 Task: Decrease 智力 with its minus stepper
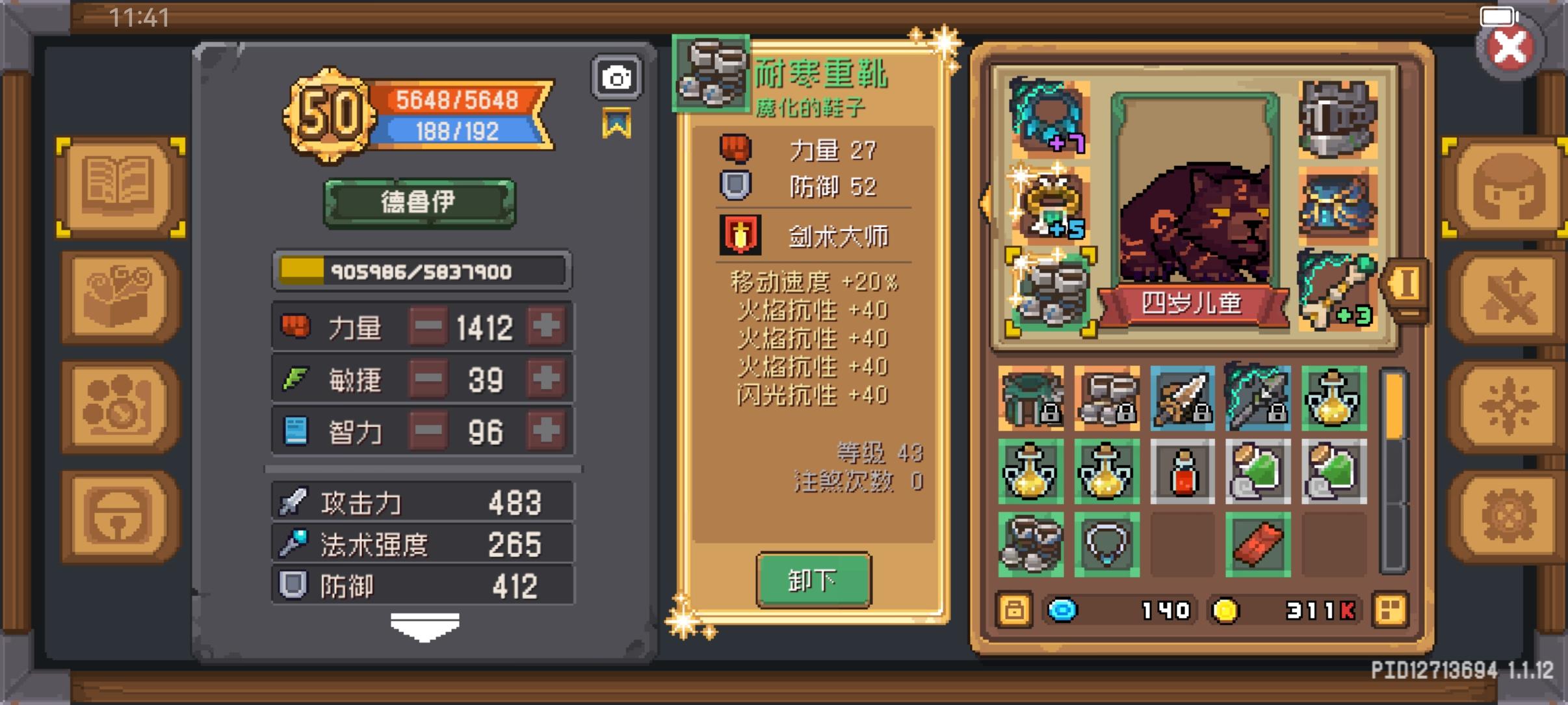click(x=427, y=431)
